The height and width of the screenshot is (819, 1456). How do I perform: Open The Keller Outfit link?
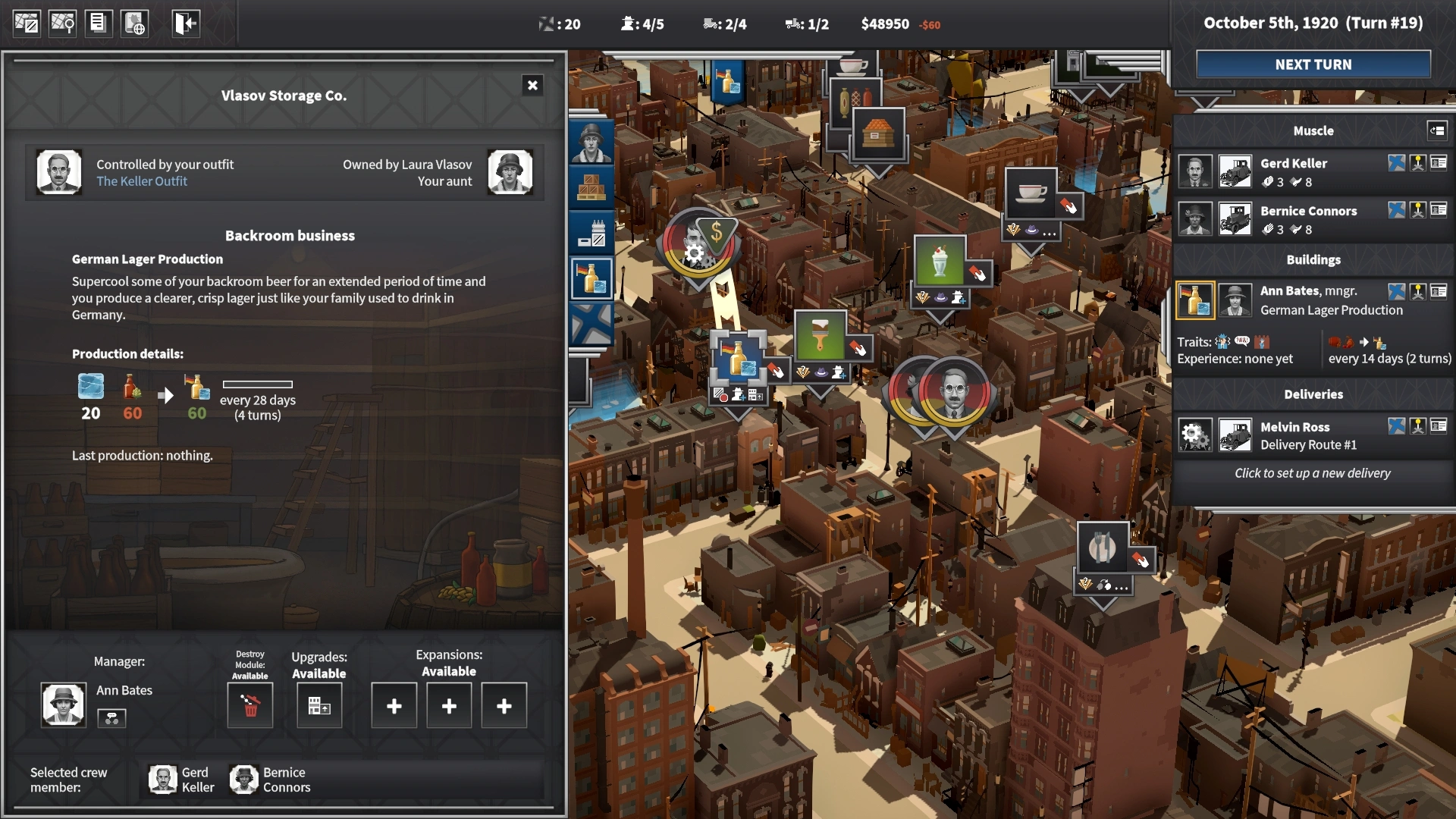click(142, 181)
